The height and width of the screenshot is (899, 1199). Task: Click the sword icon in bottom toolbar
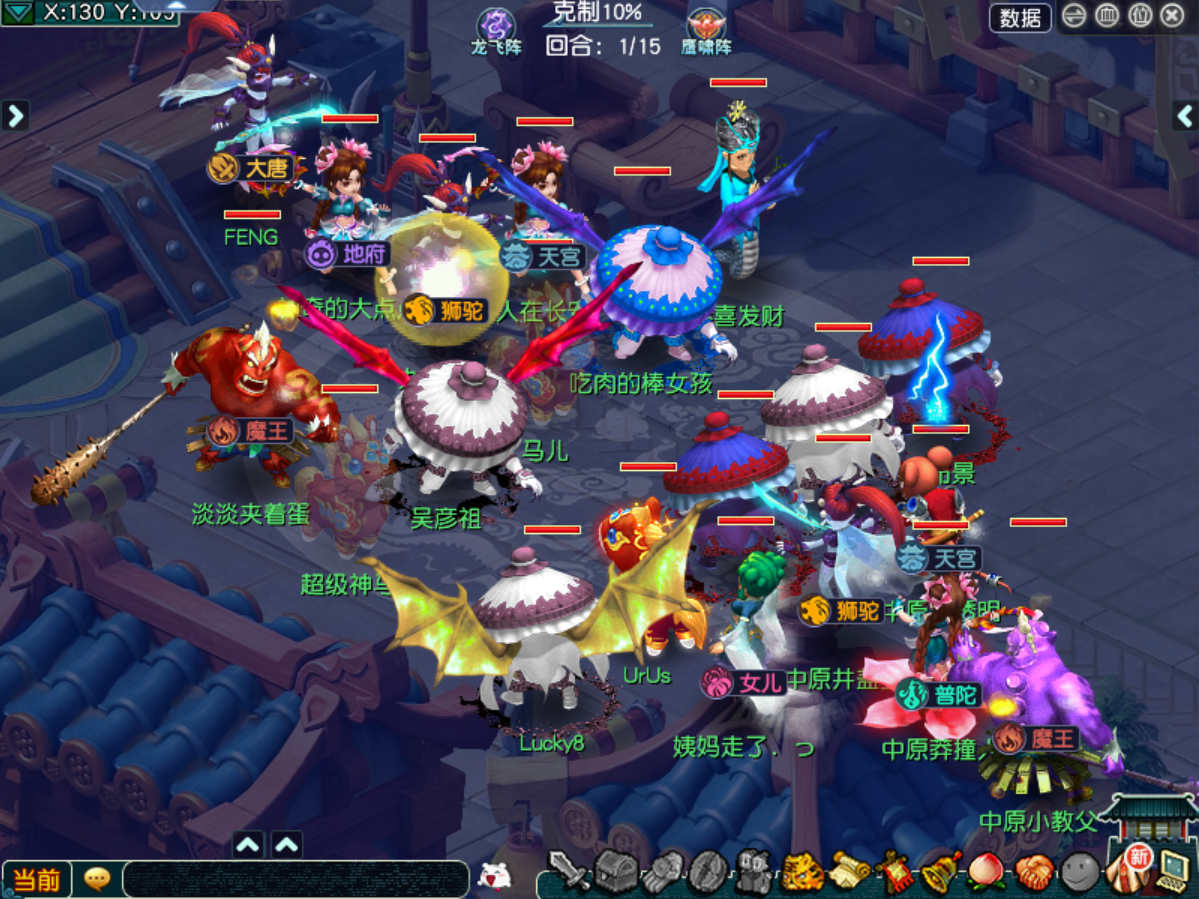[570, 872]
